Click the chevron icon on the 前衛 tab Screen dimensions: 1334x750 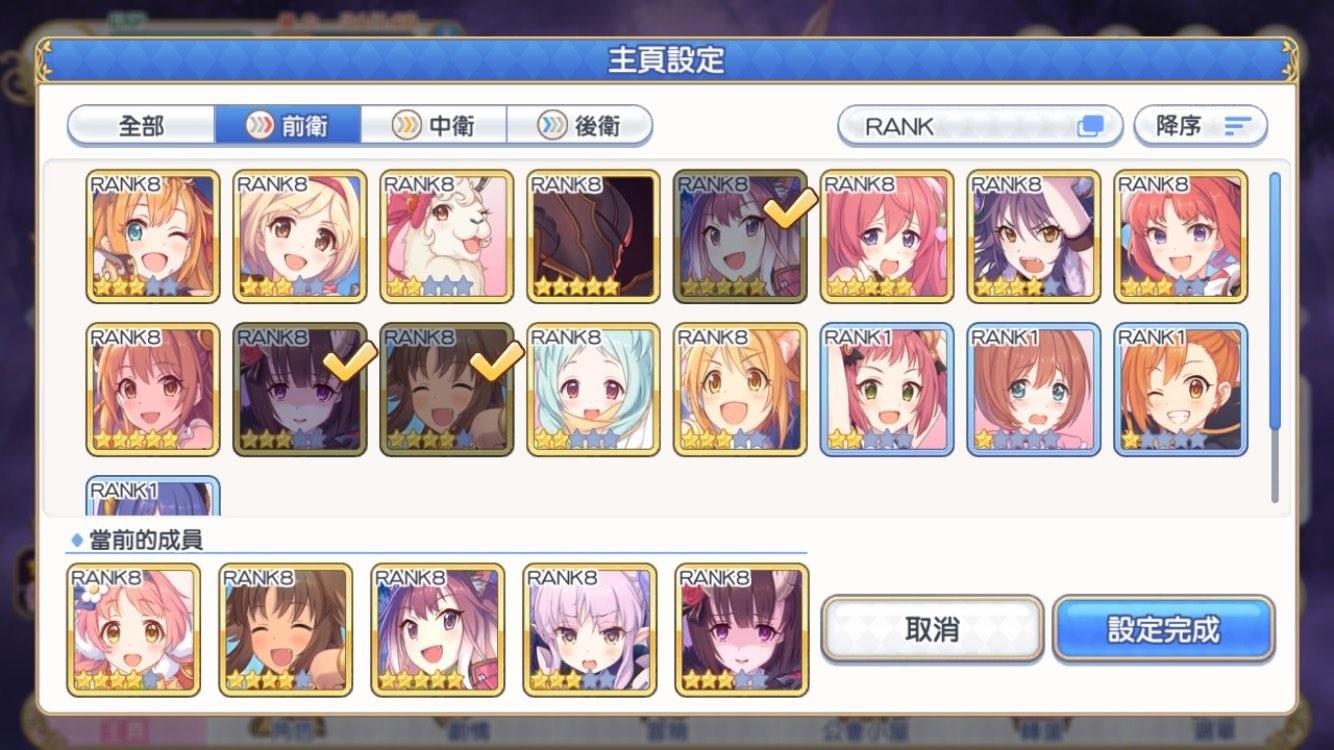(260, 123)
